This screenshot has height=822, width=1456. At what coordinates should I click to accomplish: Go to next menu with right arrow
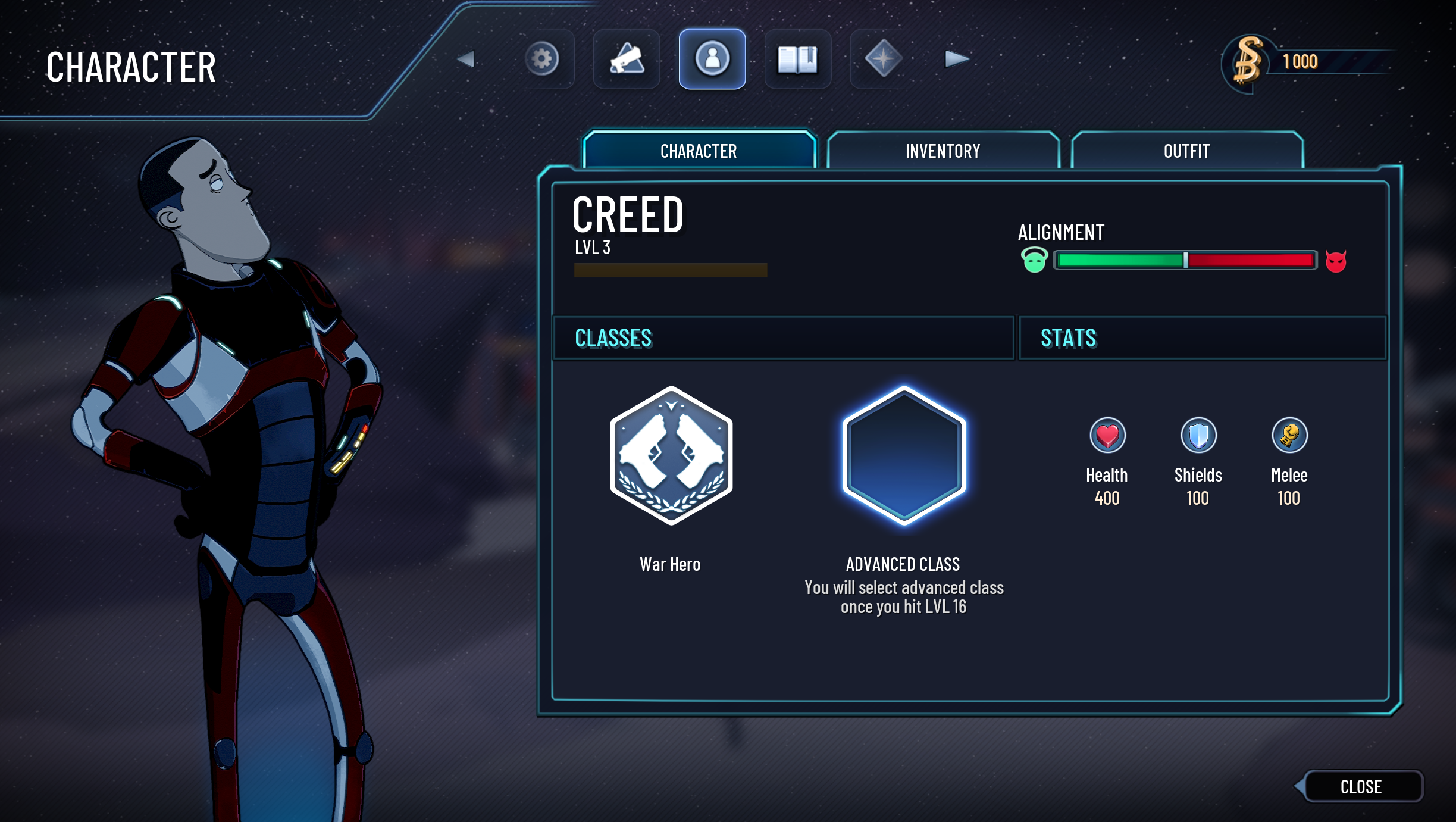(957, 59)
